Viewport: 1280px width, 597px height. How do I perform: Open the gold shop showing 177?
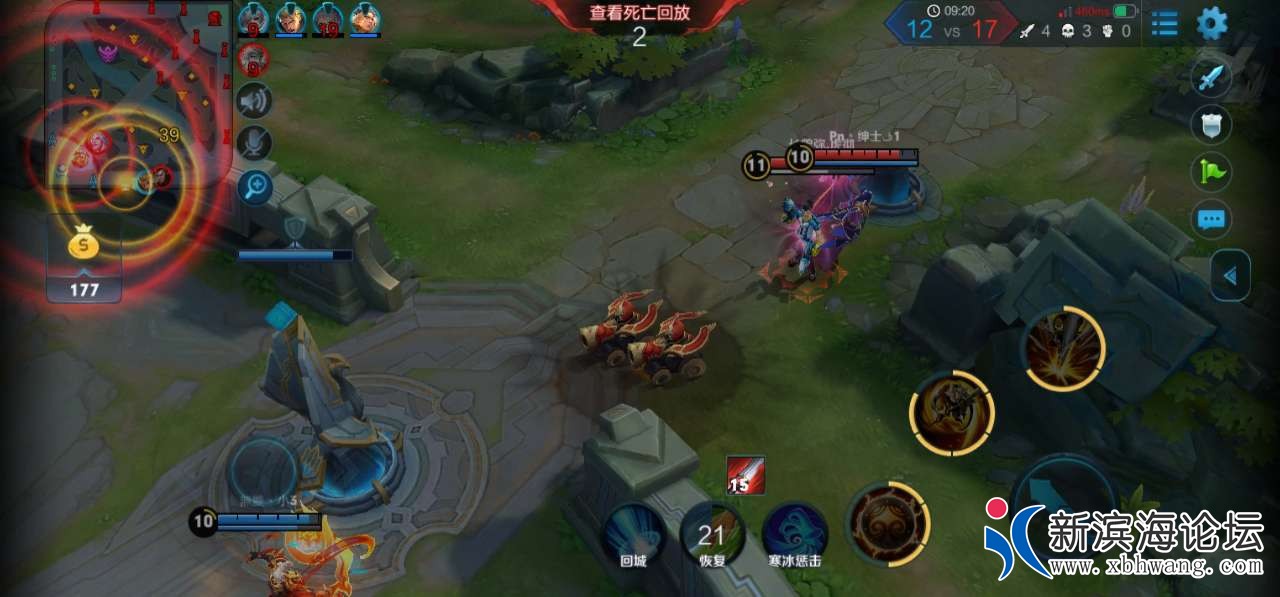pos(84,258)
